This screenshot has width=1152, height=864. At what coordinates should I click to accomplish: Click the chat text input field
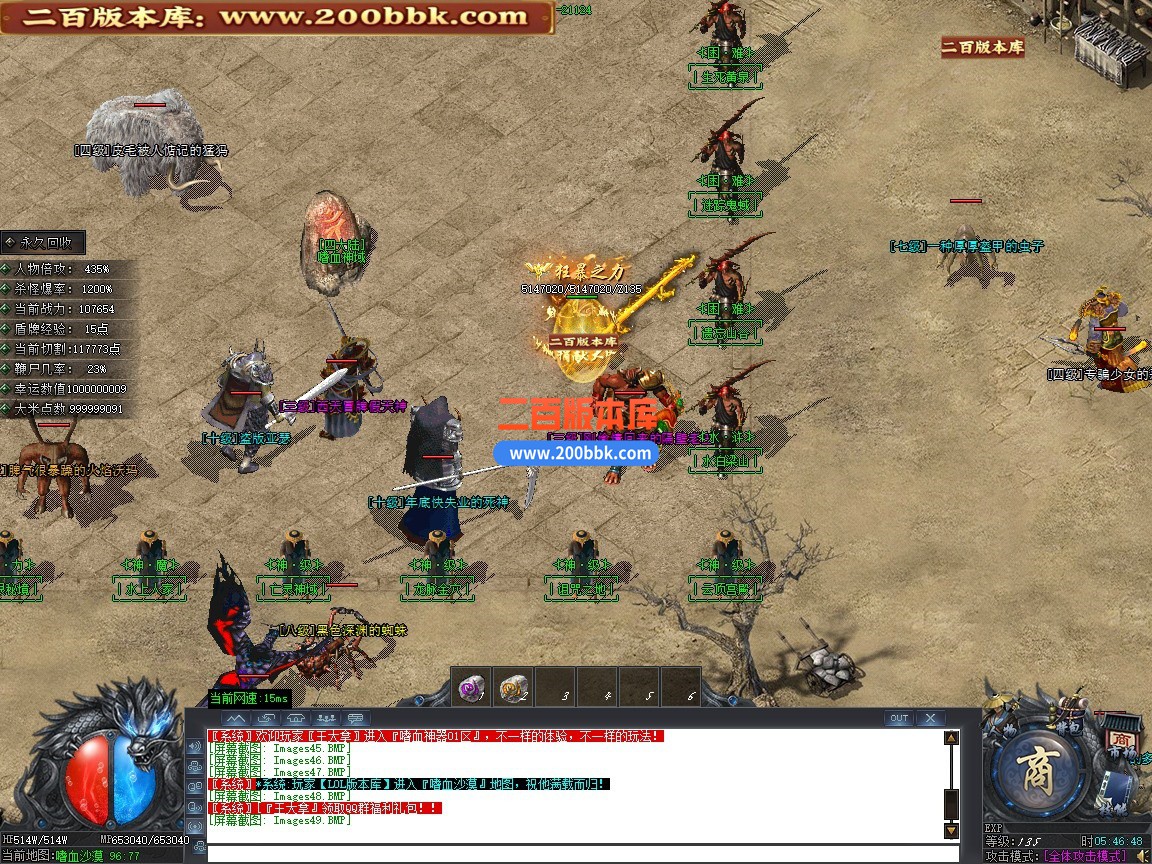pyautogui.click(x=570, y=853)
